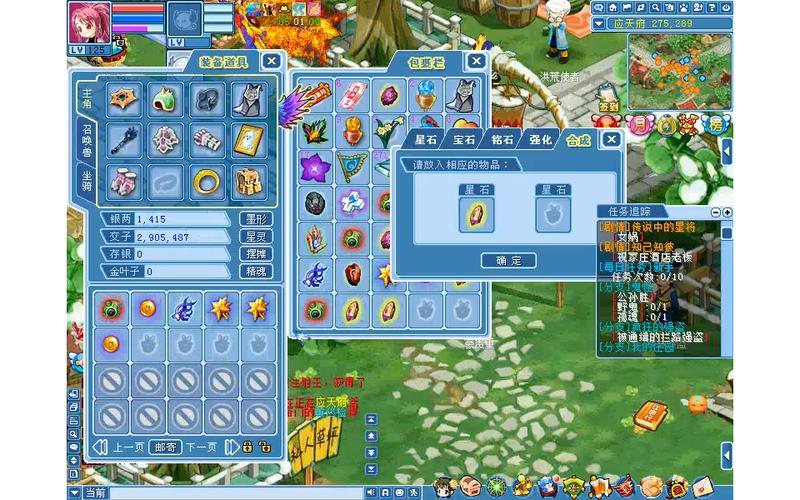
Task: Go to 下一页 next page
Action: click(201, 447)
